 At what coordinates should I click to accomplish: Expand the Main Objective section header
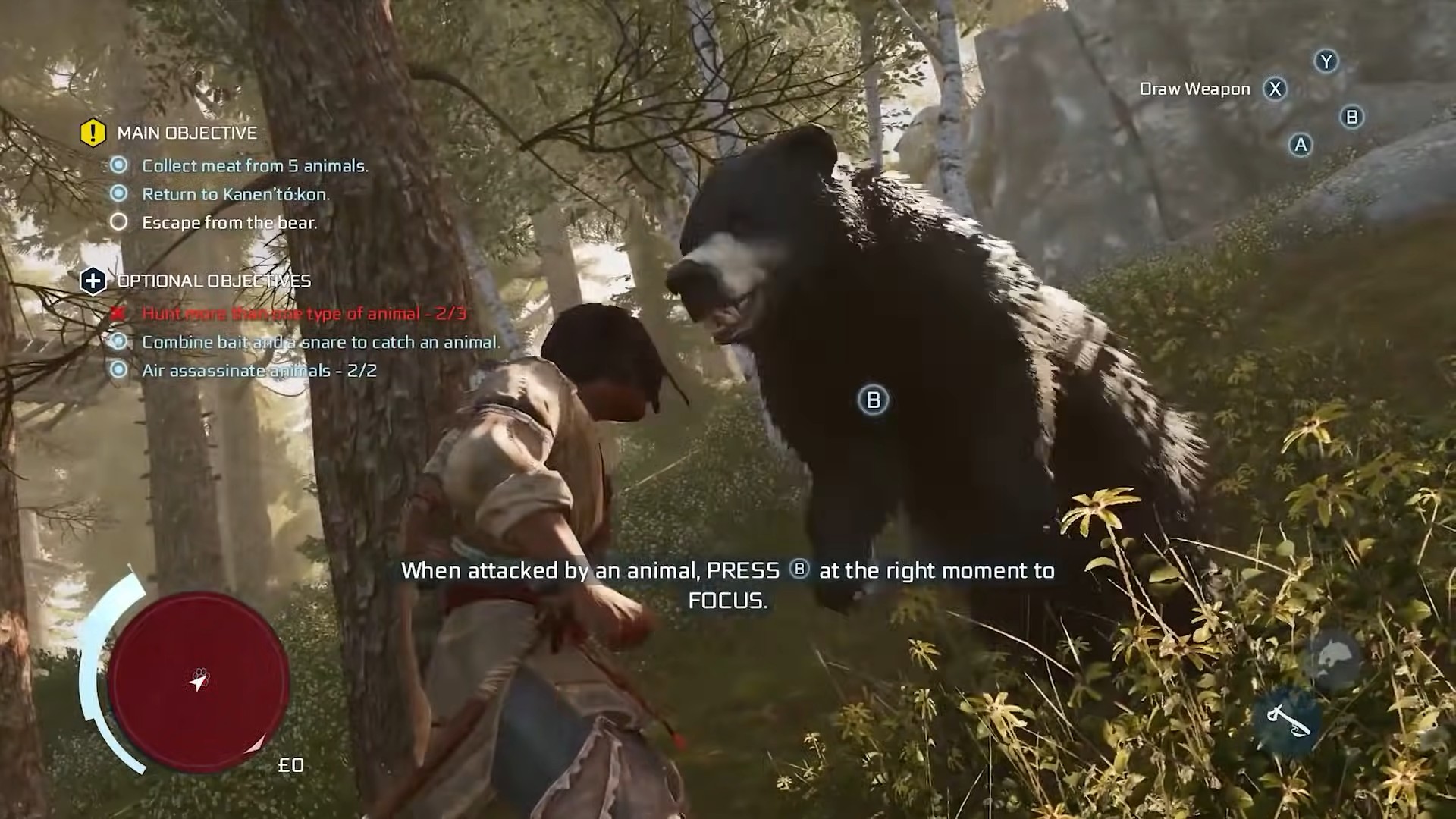click(x=186, y=133)
